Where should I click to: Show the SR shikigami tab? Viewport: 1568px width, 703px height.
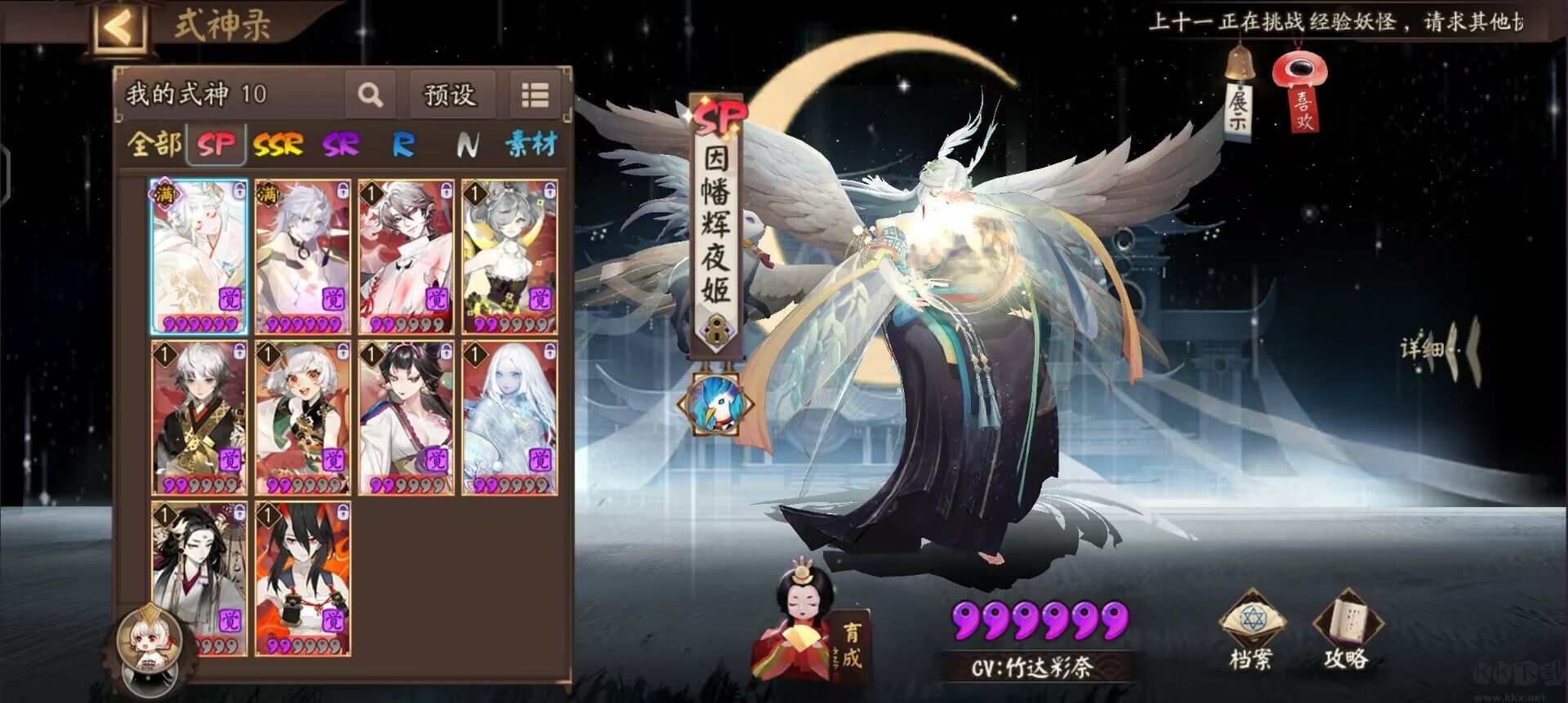click(341, 145)
